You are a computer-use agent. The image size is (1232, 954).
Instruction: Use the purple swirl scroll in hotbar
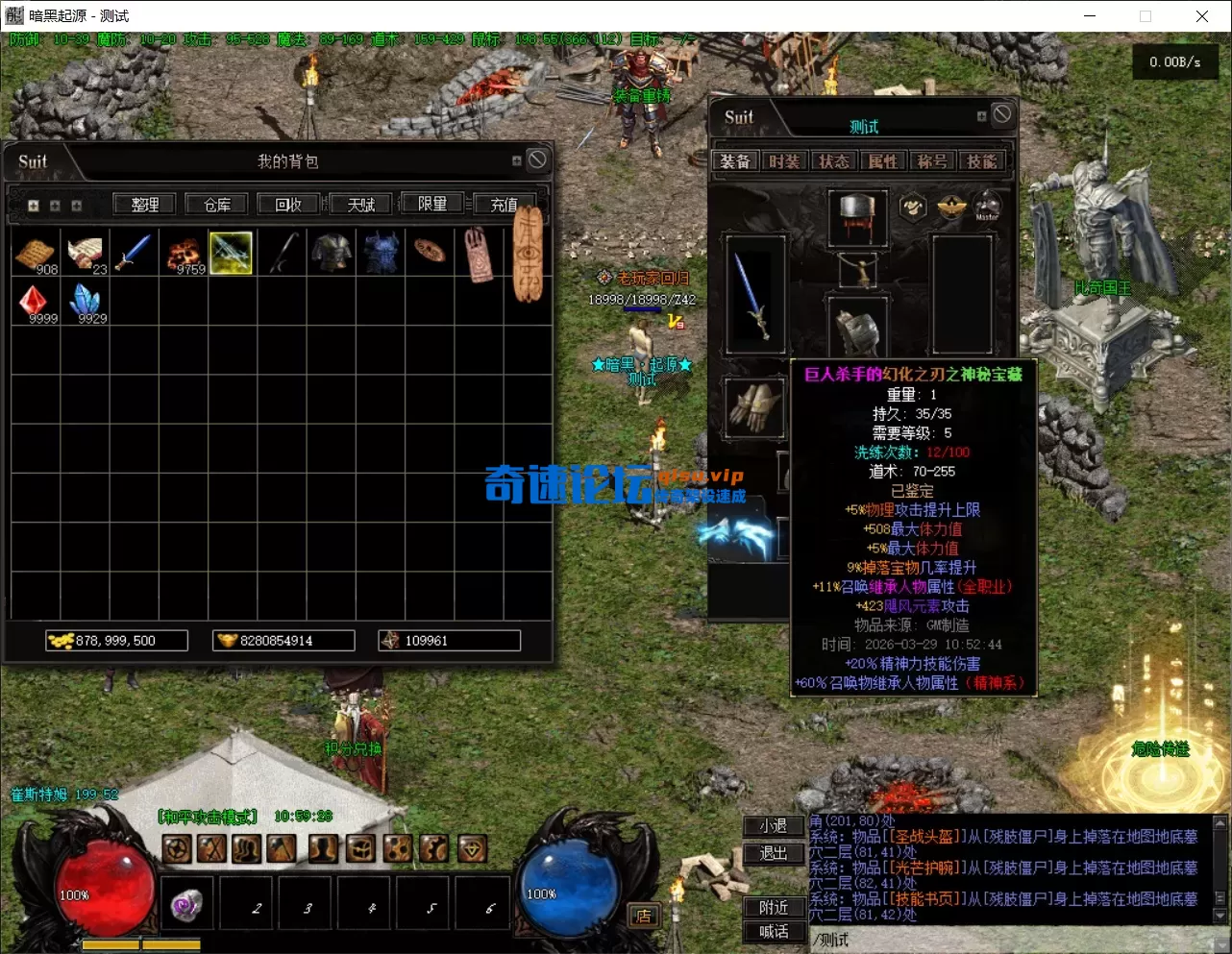tap(187, 904)
